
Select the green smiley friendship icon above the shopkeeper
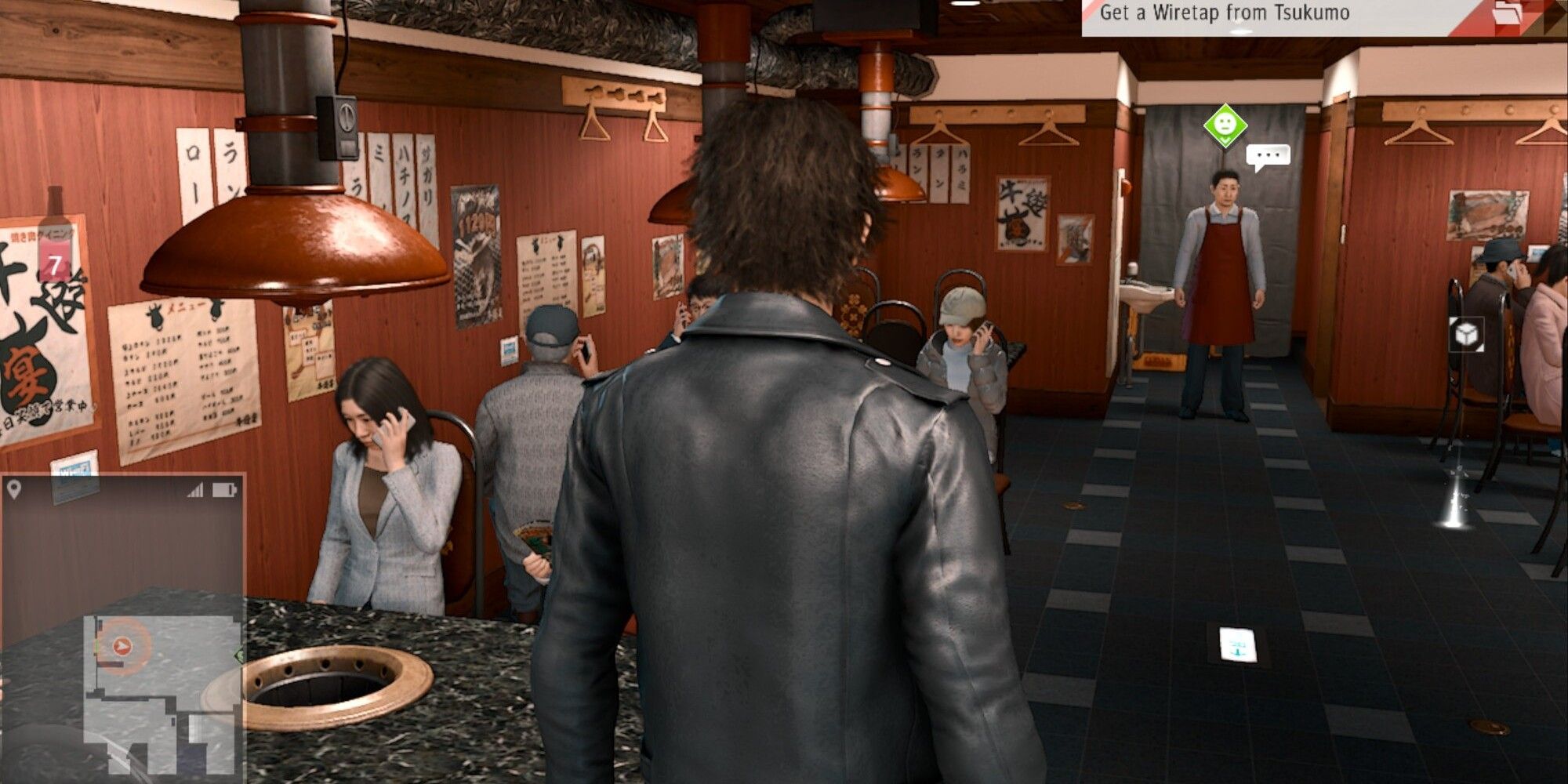pyautogui.click(x=1225, y=124)
